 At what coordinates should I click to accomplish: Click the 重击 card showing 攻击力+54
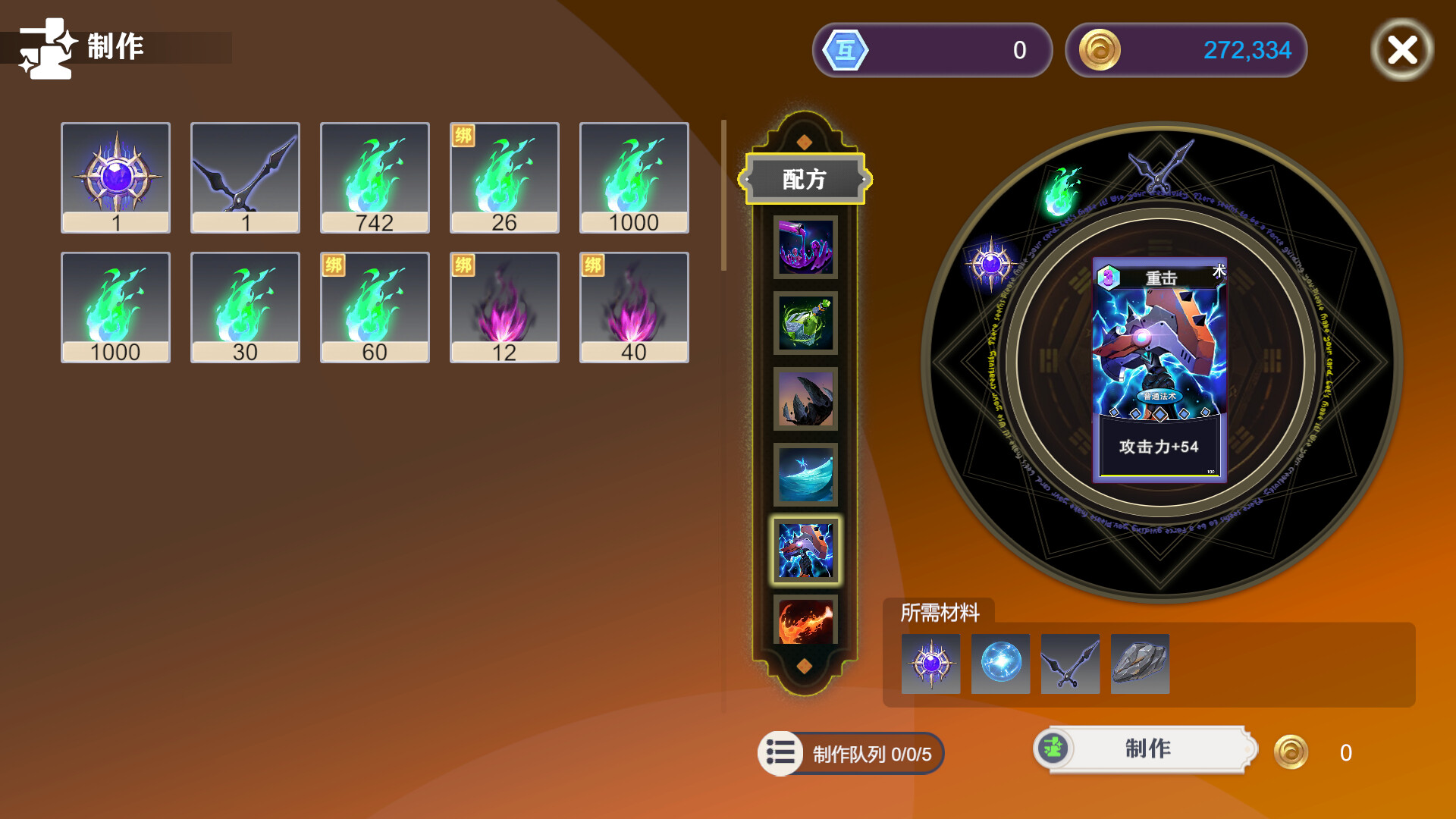1159,372
